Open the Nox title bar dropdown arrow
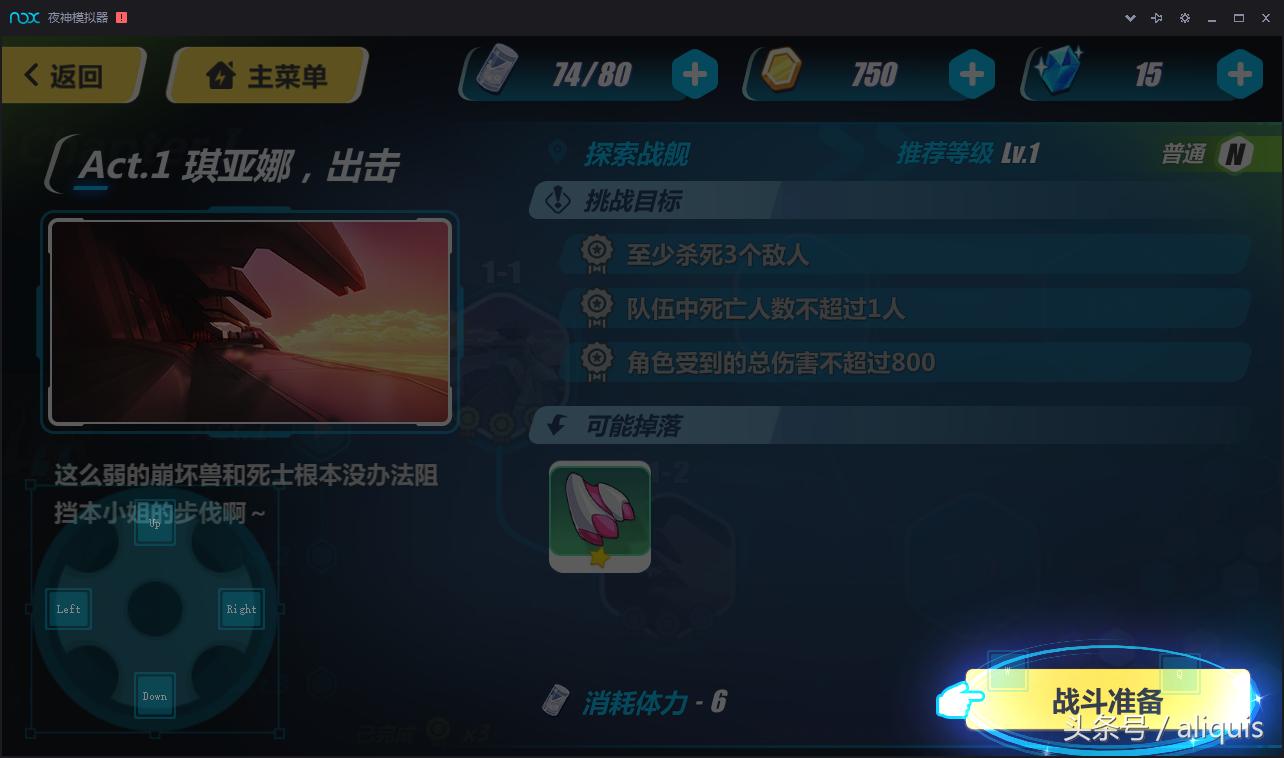Image resolution: width=1284 pixels, height=758 pixels. pos(1130,17)
